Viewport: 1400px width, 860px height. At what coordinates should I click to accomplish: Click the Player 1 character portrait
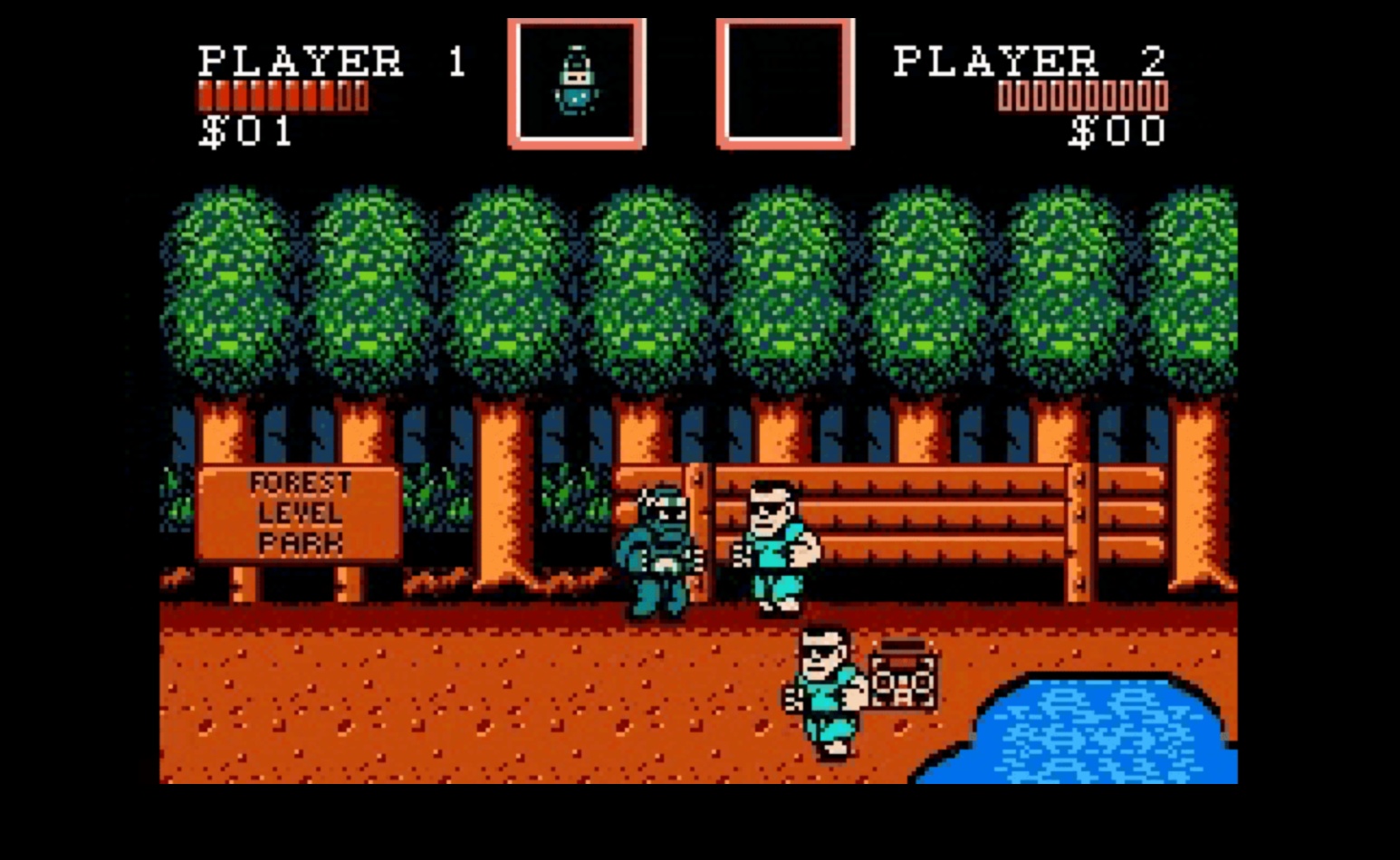(x=577, y=83)
